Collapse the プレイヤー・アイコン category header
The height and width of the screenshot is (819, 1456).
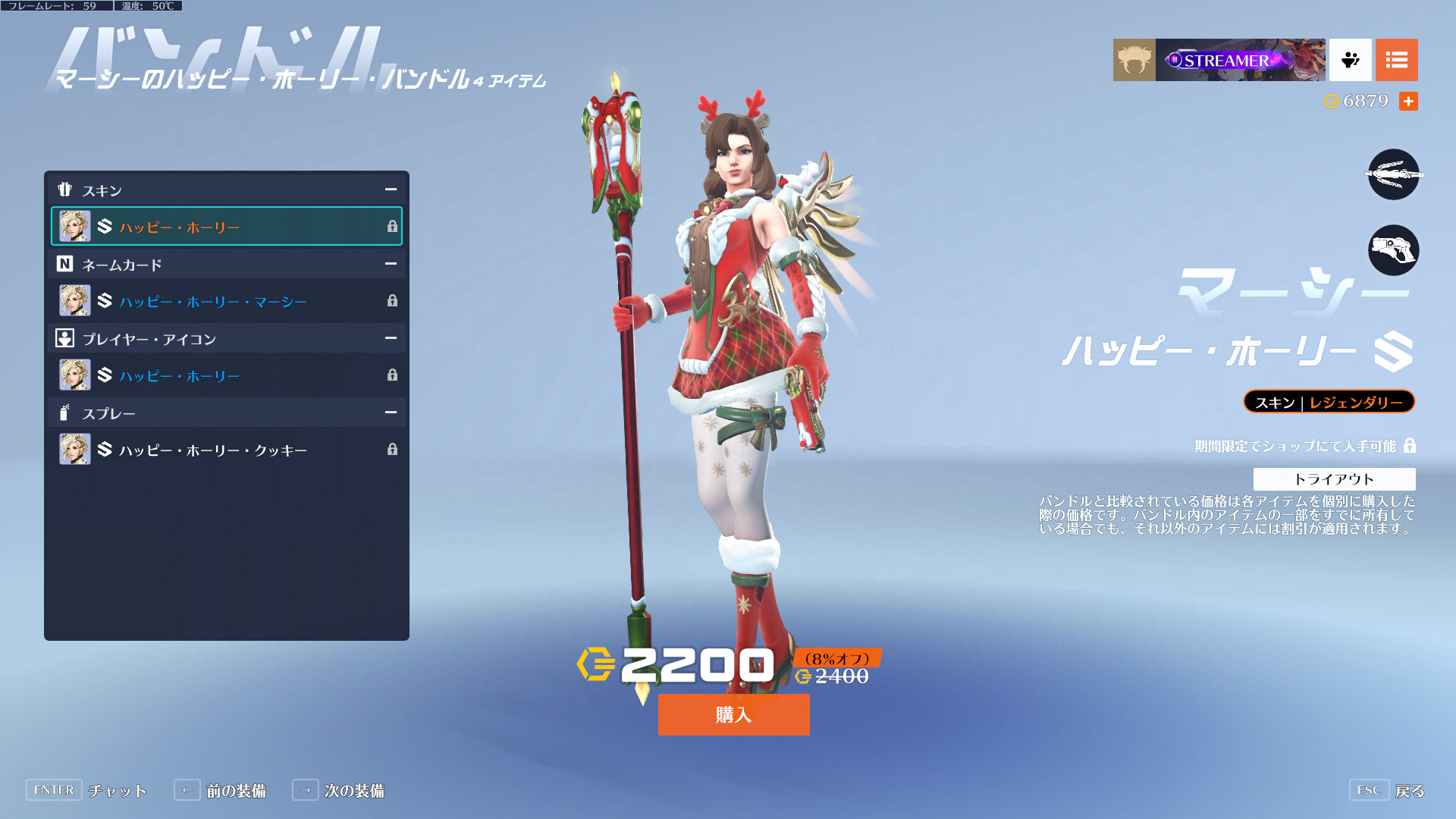click(x=391, y=338)
